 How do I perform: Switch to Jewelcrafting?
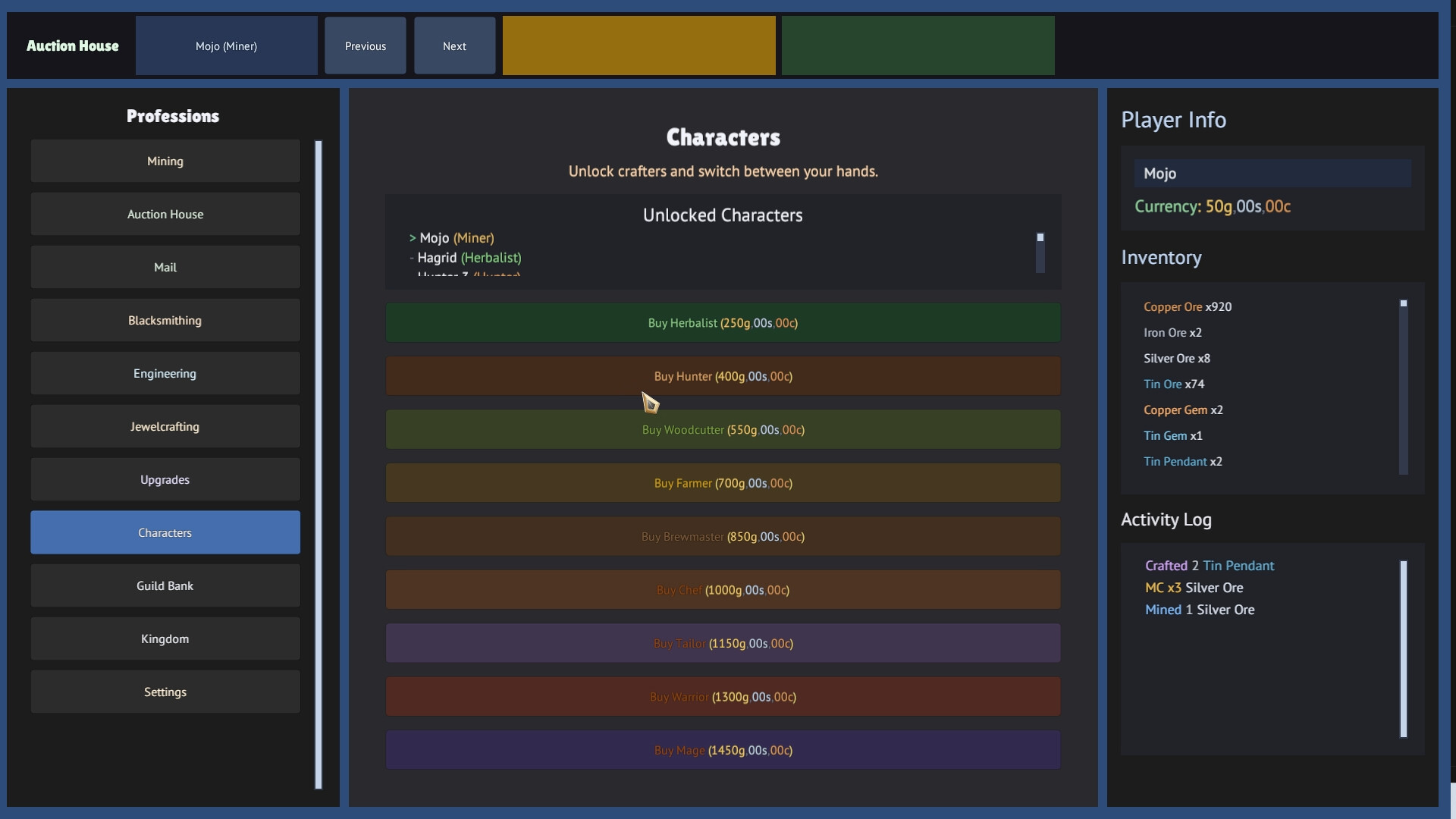[x=165, y=426]
